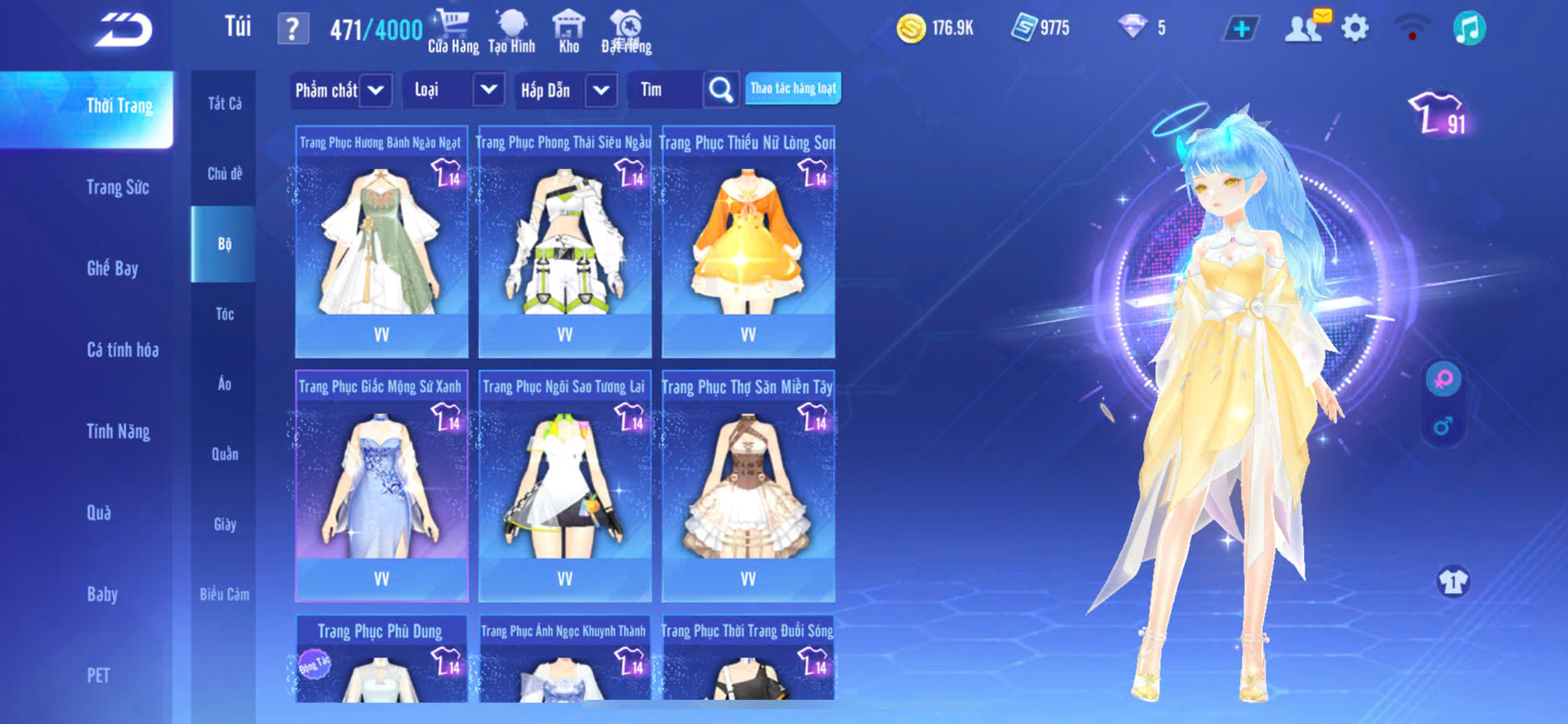Expand the Hấp Dẫn dropdown
This screenshot has height=724, width=1568.
coord(600,90)
